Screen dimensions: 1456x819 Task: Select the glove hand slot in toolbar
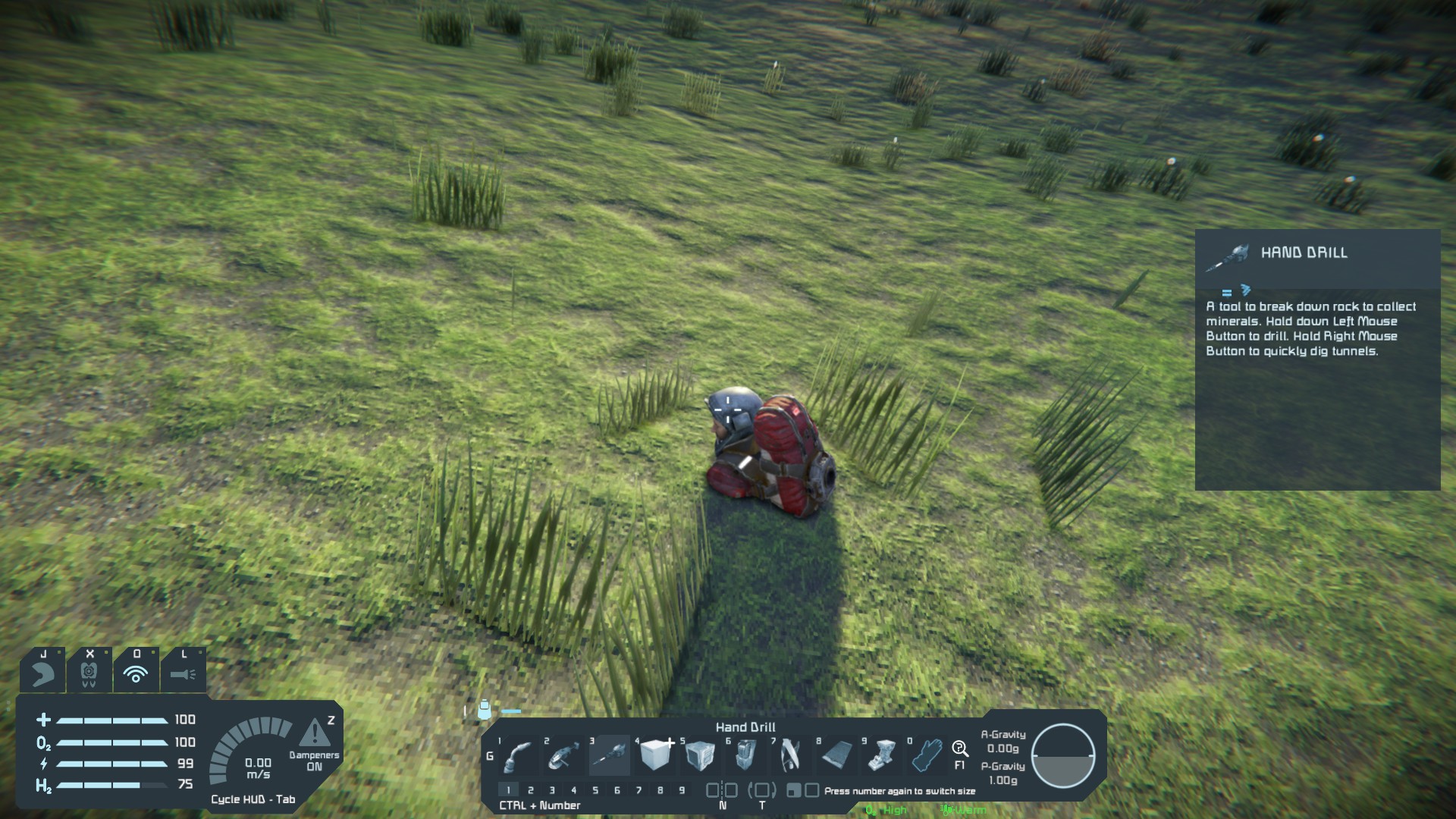click(927, 755)
